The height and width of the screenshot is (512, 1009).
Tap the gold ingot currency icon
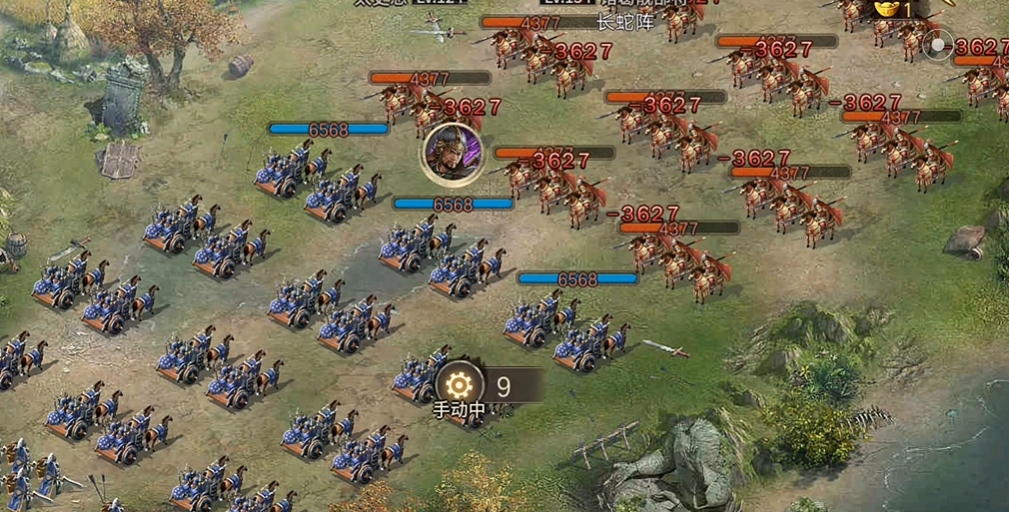pos(886,9)
